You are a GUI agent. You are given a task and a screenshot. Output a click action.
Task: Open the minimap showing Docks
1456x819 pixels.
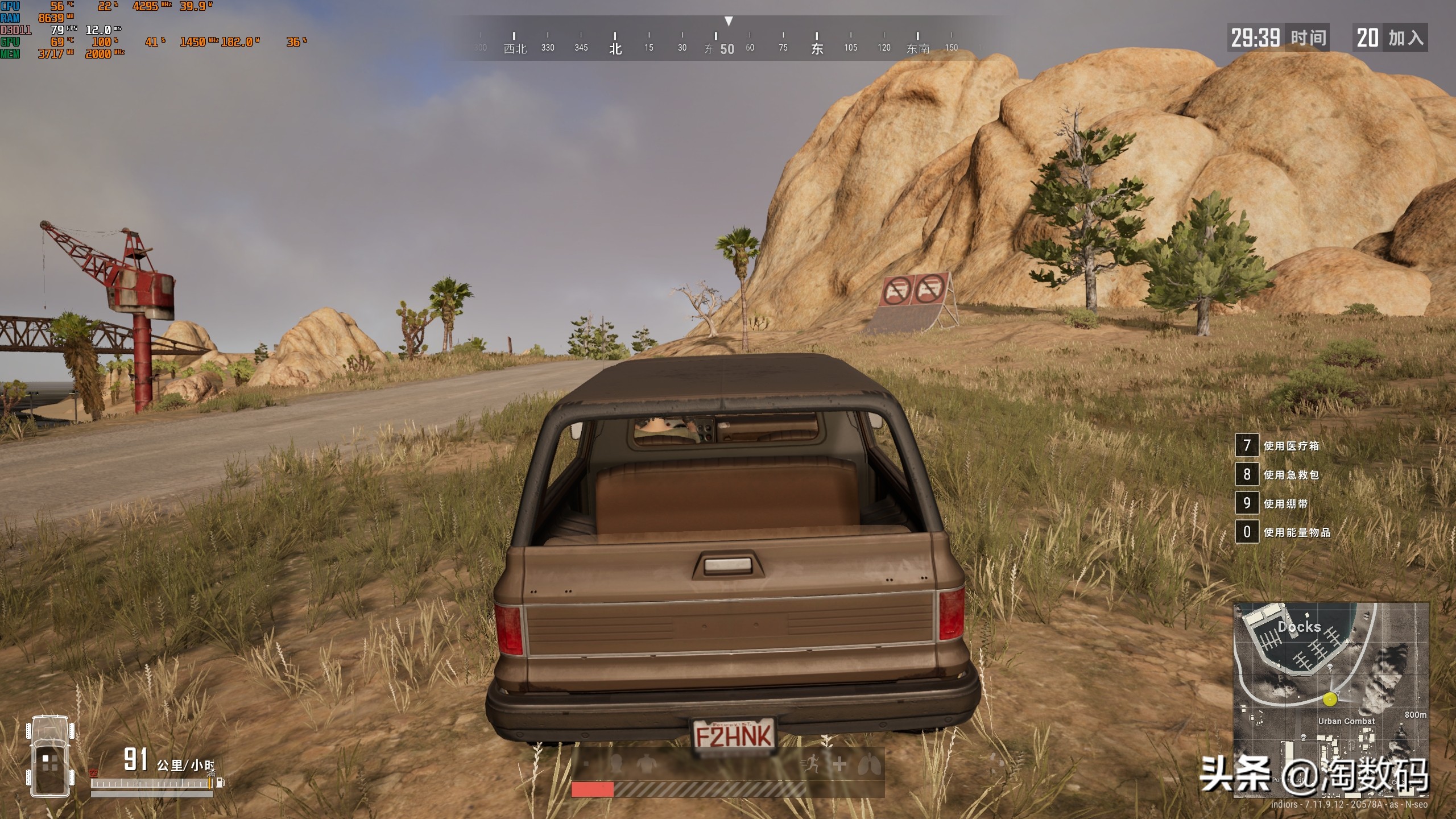[x=1330, y=701]
